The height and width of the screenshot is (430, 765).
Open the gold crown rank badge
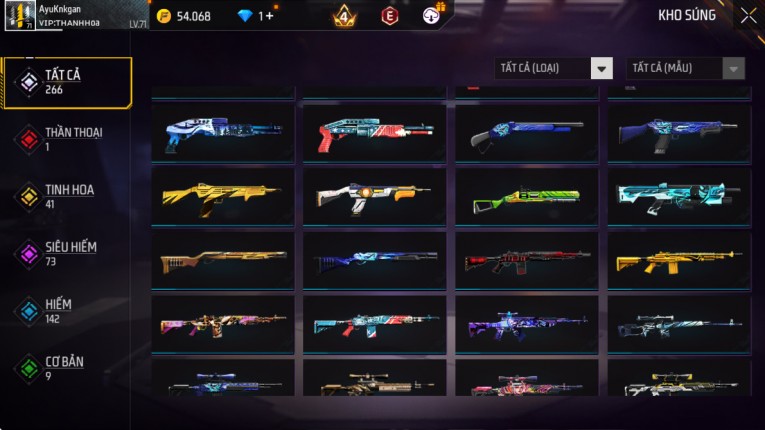point(344,16)
